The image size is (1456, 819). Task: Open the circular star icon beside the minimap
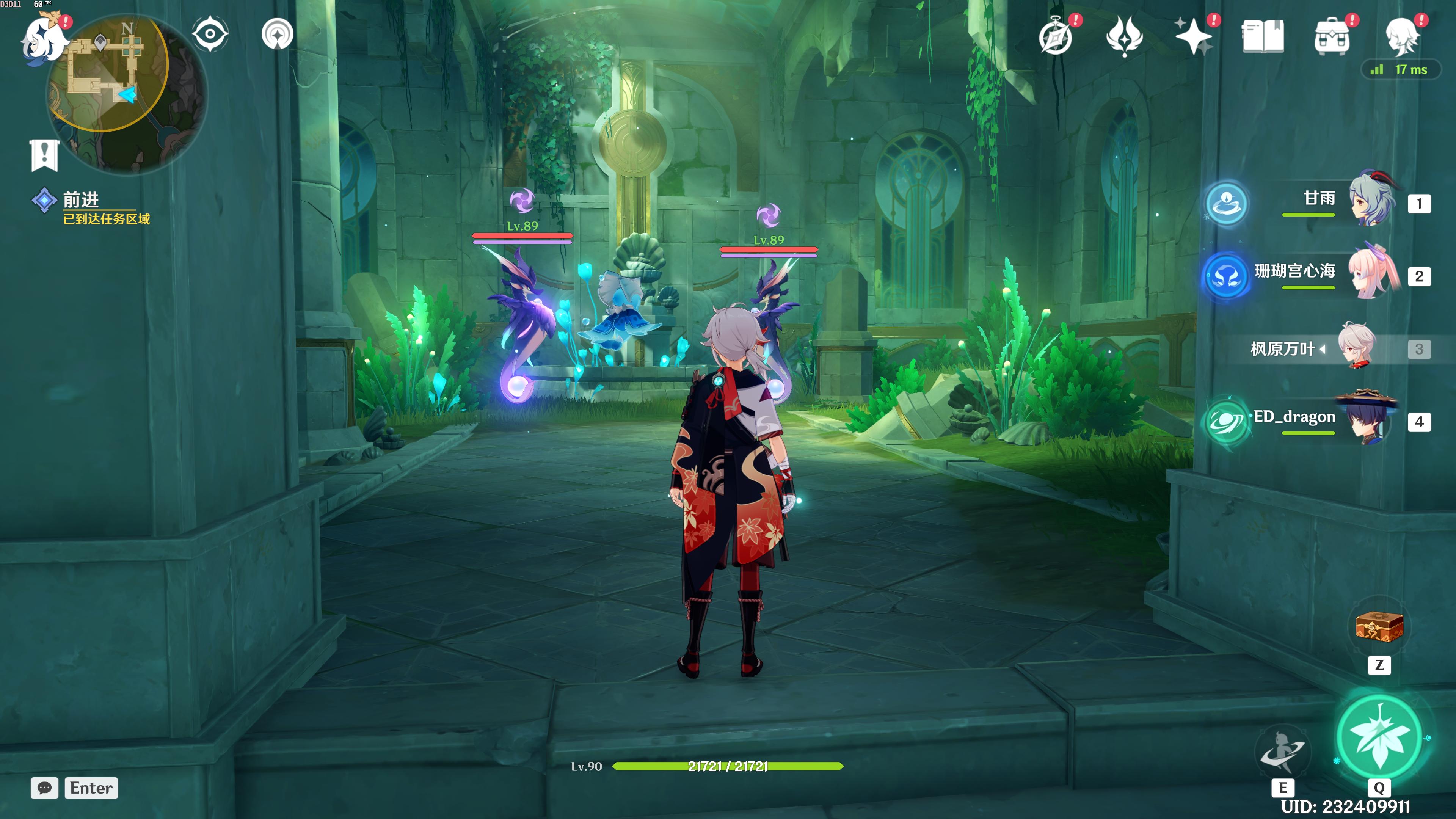click(x=278, y=35)
